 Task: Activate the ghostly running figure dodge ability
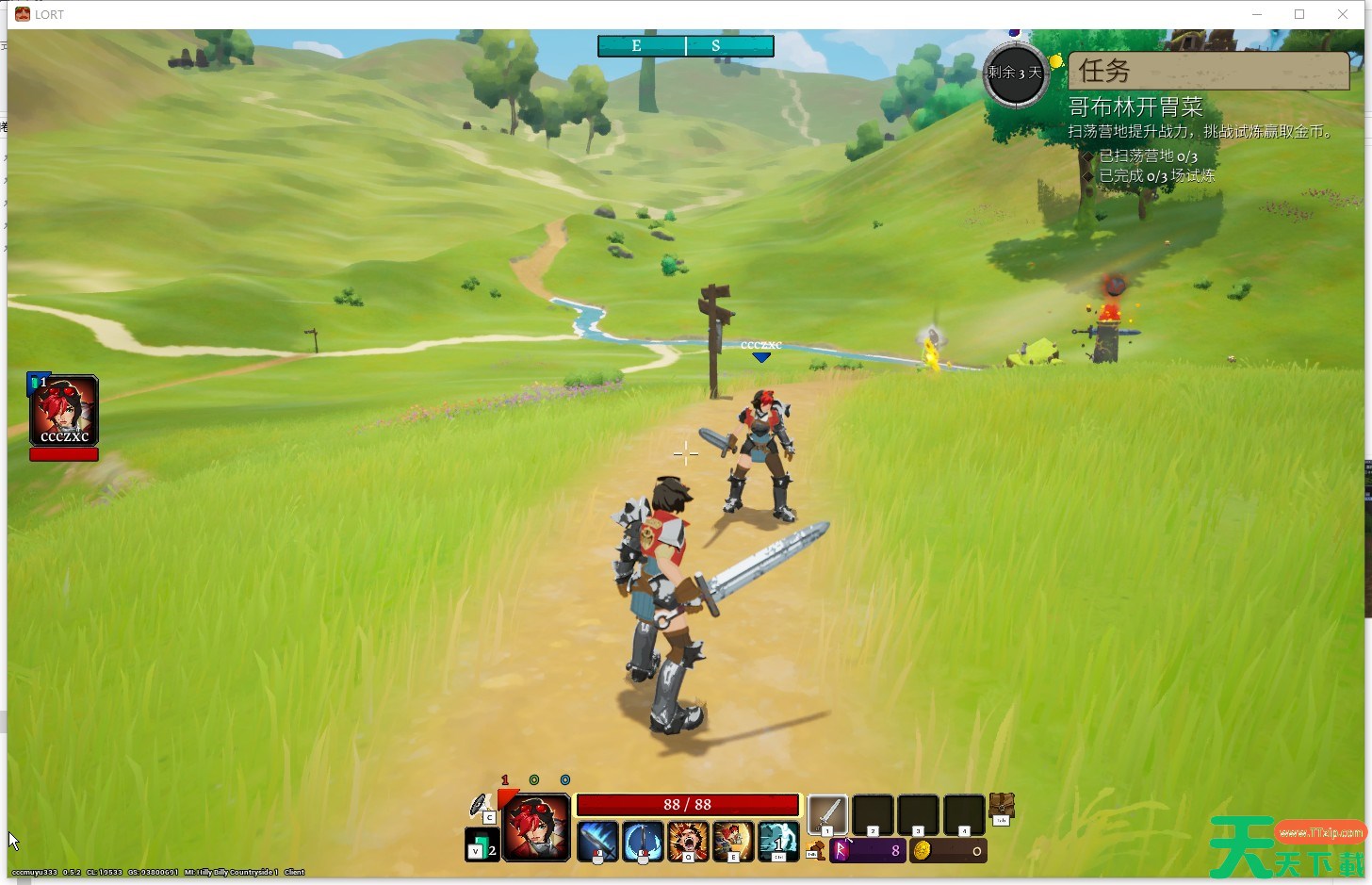coord(778,841)
